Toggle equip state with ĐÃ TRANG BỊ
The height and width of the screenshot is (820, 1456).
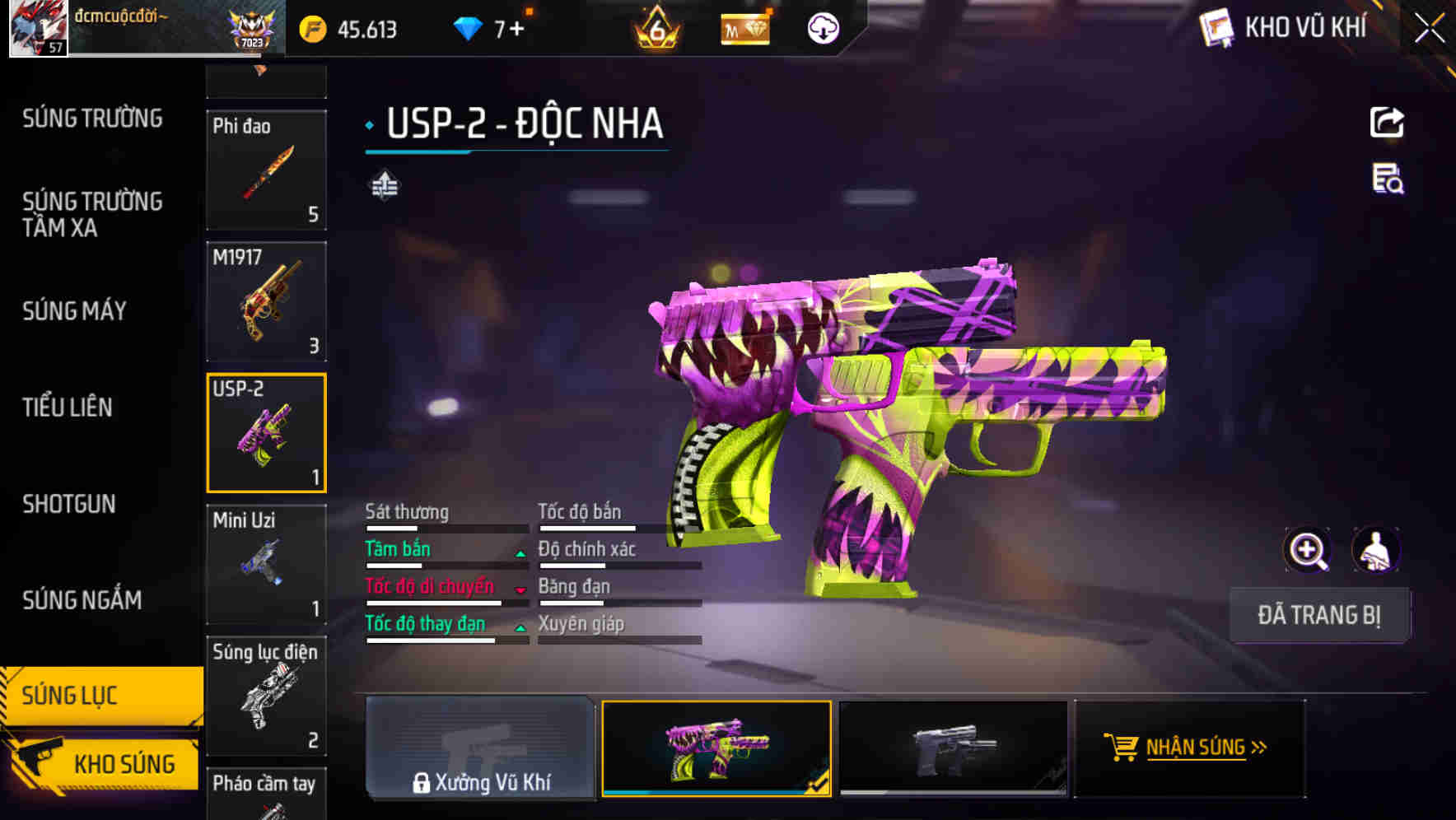coord(1319,615)
